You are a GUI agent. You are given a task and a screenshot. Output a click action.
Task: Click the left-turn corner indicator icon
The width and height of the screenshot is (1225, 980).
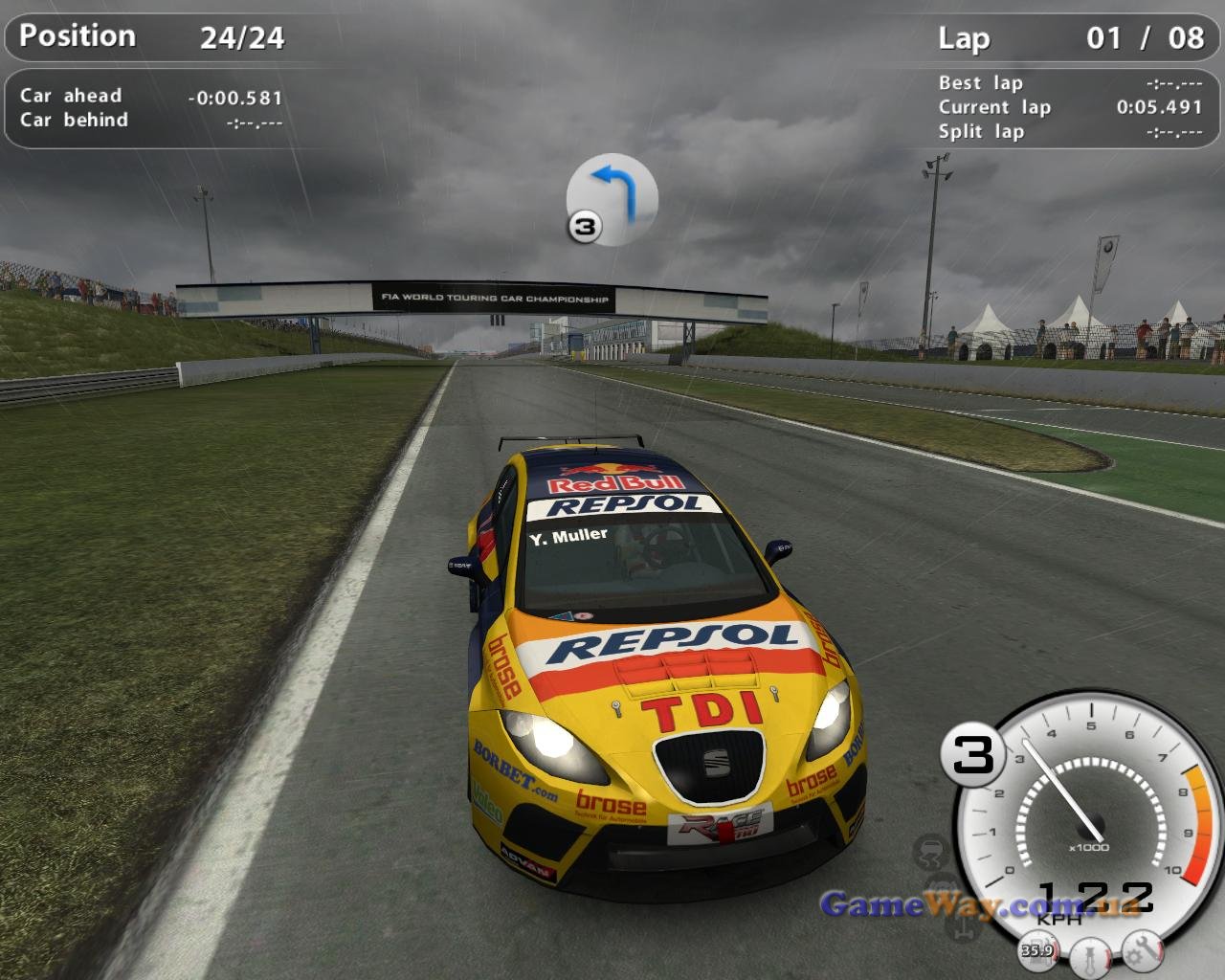point(612,198)
